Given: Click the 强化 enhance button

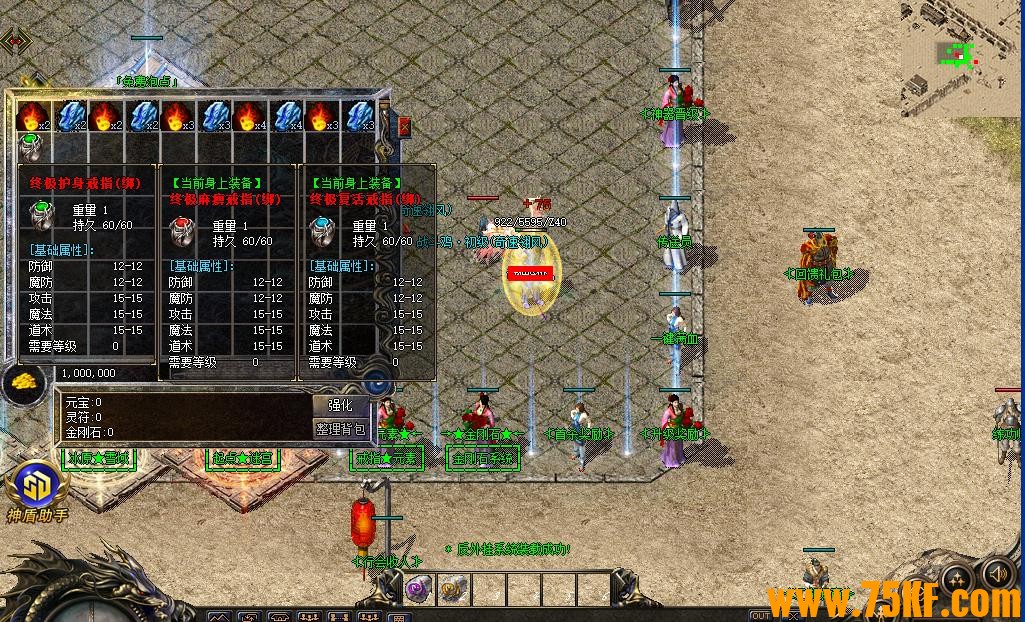Looking at the screenshot, I should click(341, 406).
